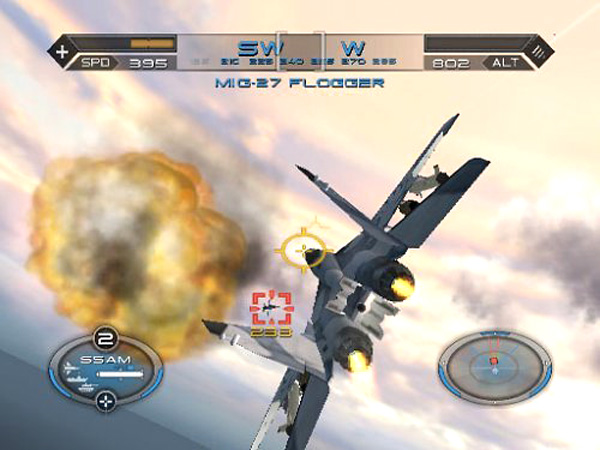
Task: Click the small crosshair icon under SSAM
Action: tap(105, 401)
